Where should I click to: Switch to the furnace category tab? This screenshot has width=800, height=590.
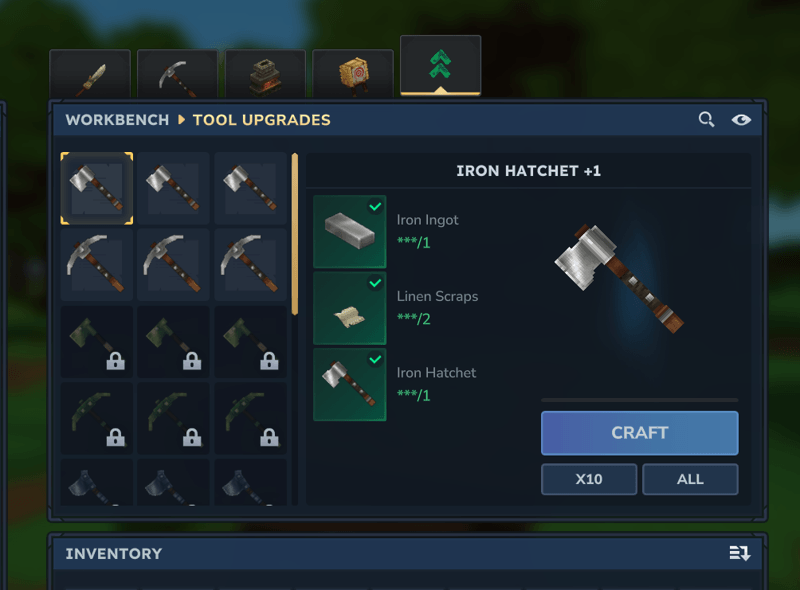coord(265,74)
